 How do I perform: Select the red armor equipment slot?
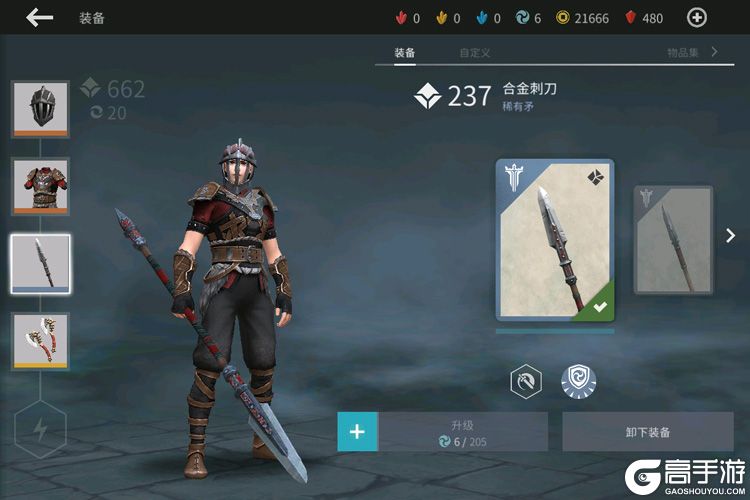(x=40, y=186)
